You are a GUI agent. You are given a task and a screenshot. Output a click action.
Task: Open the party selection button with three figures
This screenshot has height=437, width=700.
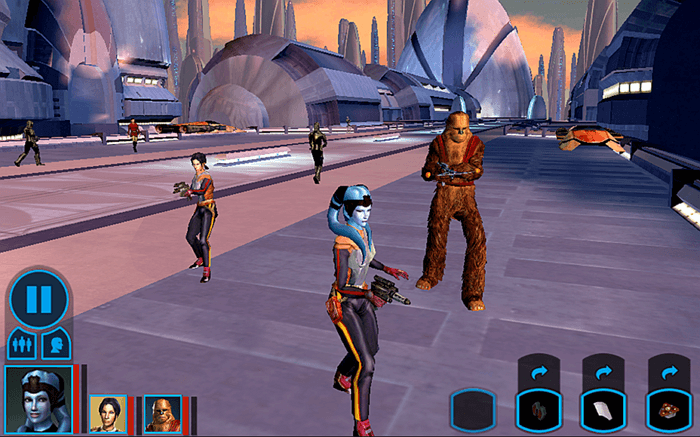tap(21, 345)
